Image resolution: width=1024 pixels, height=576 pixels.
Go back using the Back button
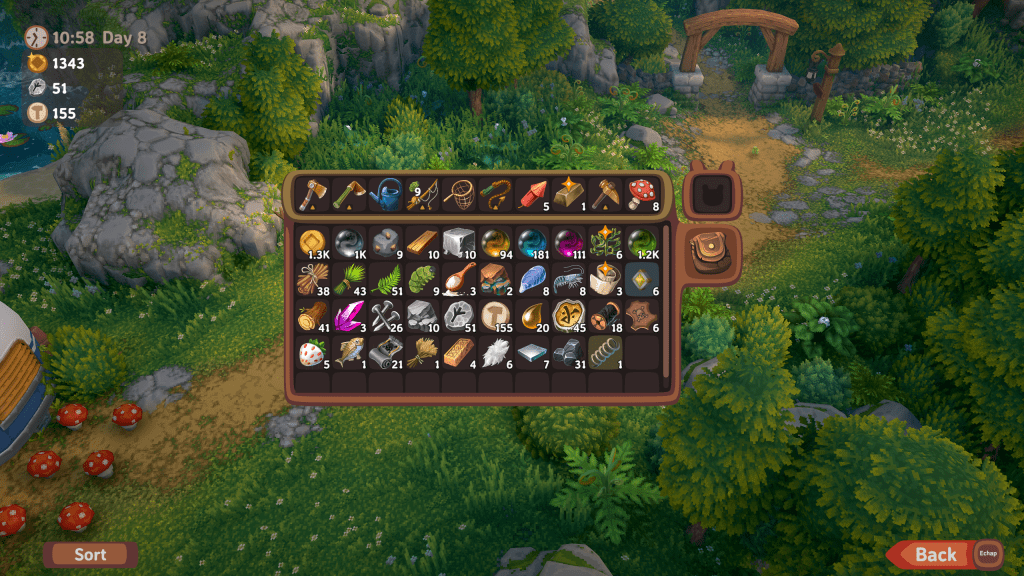(x=935, y=554)
